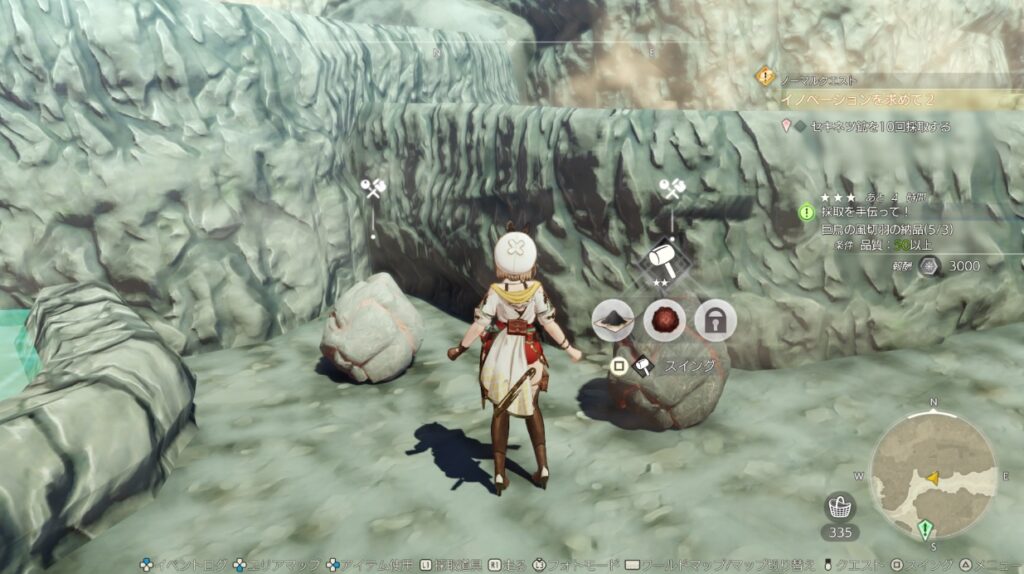Choose the red ore material icon
The width and height of the screenshot is (1024, 574).
[x=664, y=320]
